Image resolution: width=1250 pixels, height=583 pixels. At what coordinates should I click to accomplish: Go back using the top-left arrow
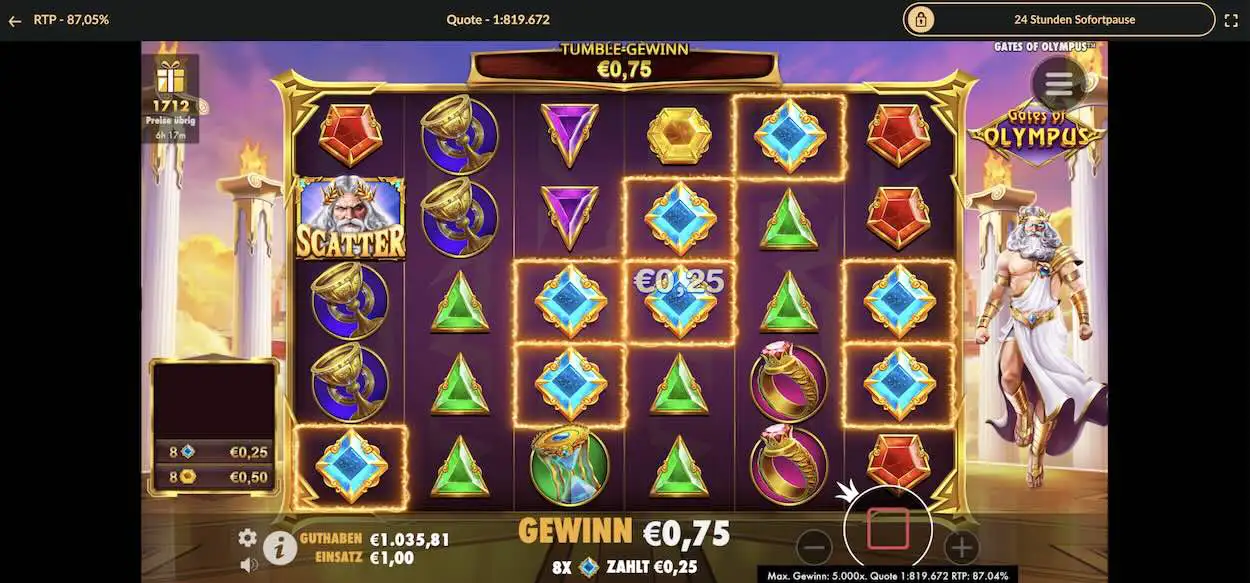14,20
